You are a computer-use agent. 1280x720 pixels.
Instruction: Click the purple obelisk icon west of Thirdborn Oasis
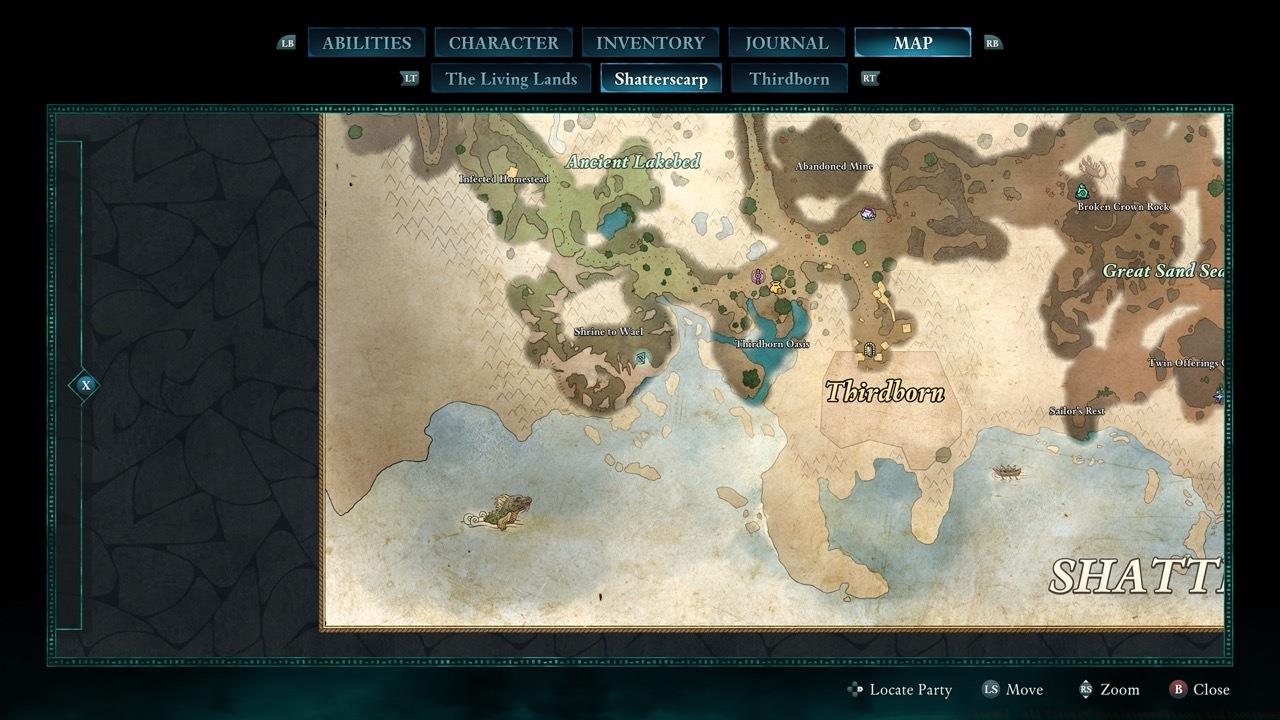pos(757,277)
